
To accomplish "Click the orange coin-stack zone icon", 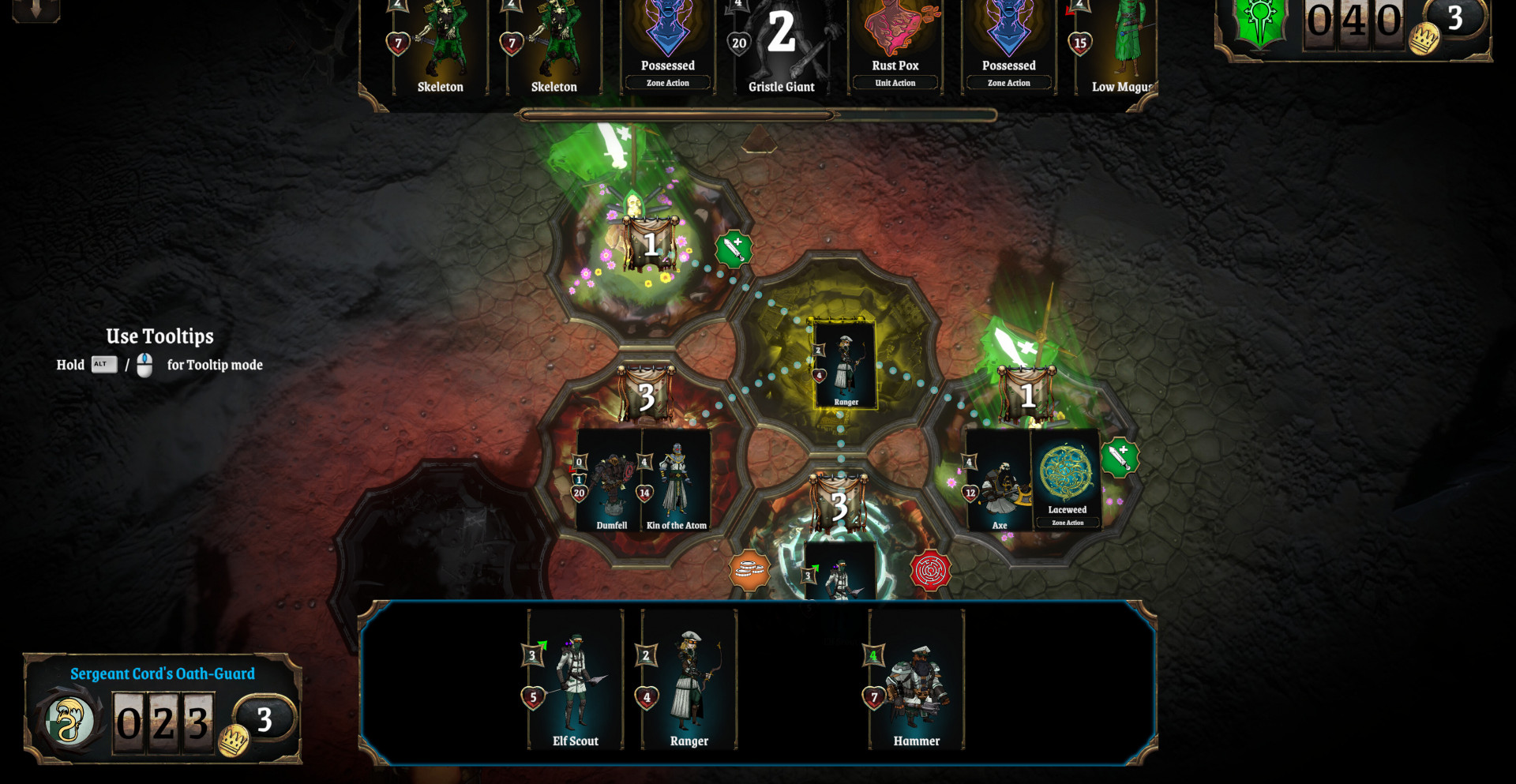I will (749, 570).
